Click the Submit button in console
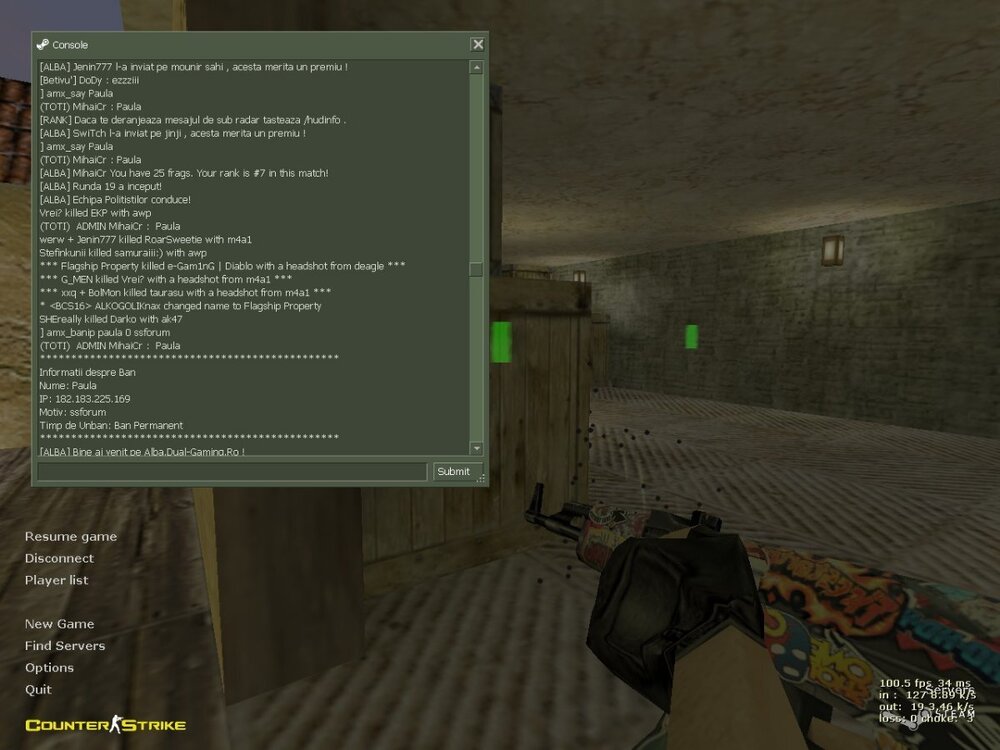 coord(453,472)
